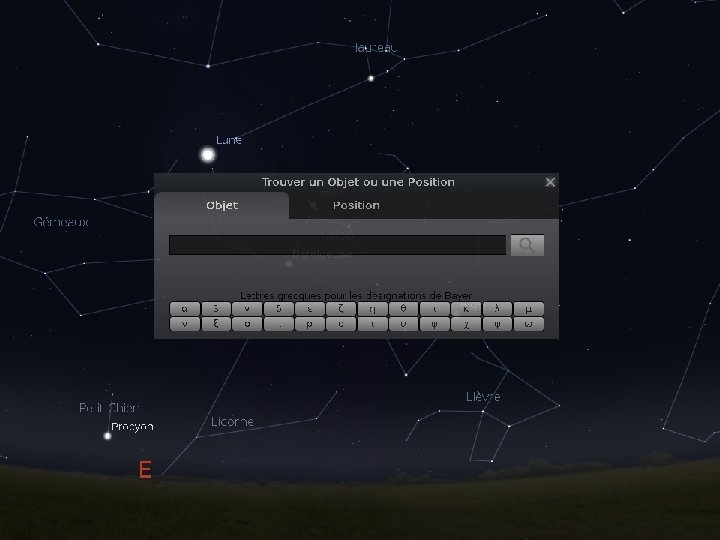Insert the Greek letter alpha (α)
Screen dimensions: 720x540
click(x=184, y=308)
